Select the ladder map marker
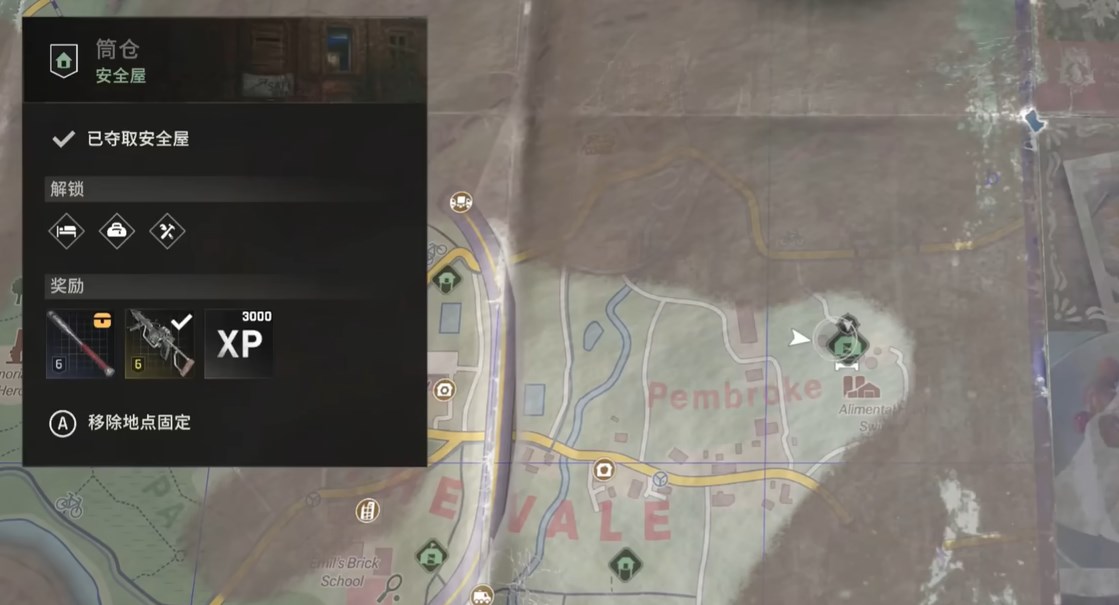1119x605 pixels. point(368,511)
